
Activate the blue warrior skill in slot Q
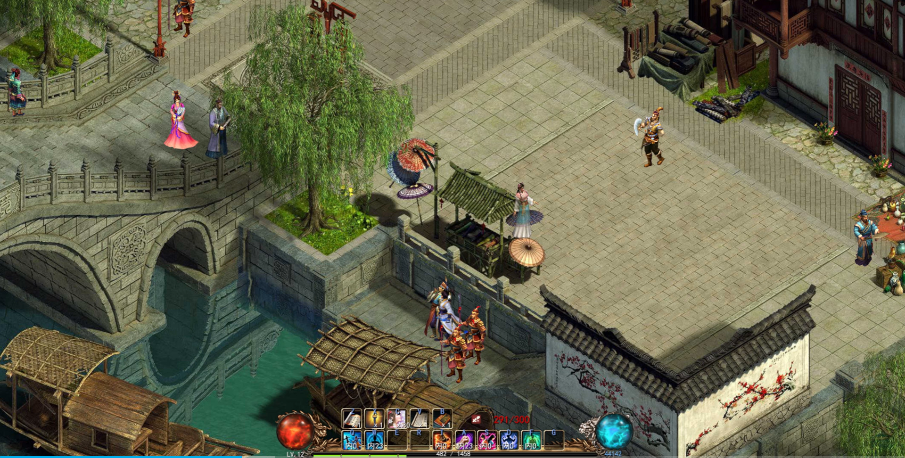pos(352,440)
